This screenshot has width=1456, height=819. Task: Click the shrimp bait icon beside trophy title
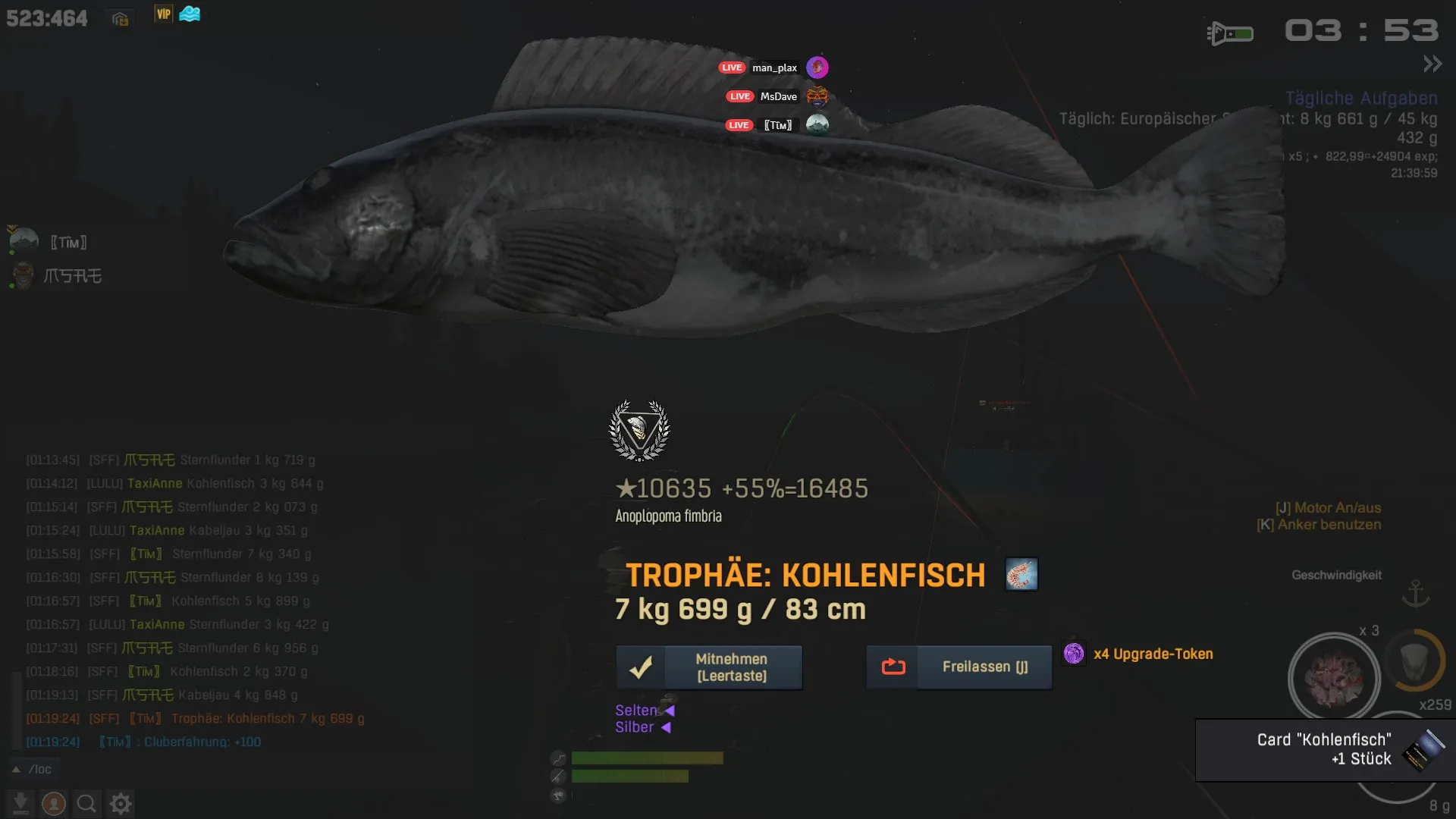[x=1021, y=574]
